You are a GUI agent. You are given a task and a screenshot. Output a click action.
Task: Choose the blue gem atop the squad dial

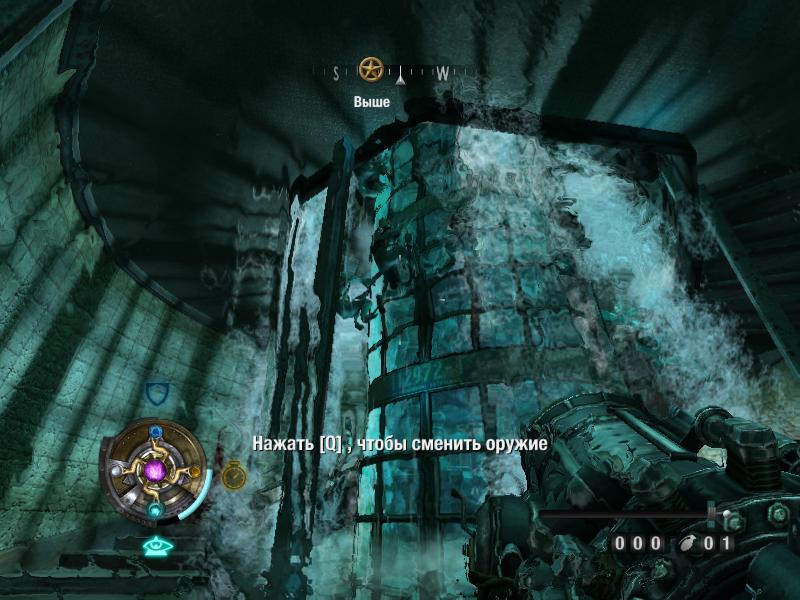pos(155,432)
